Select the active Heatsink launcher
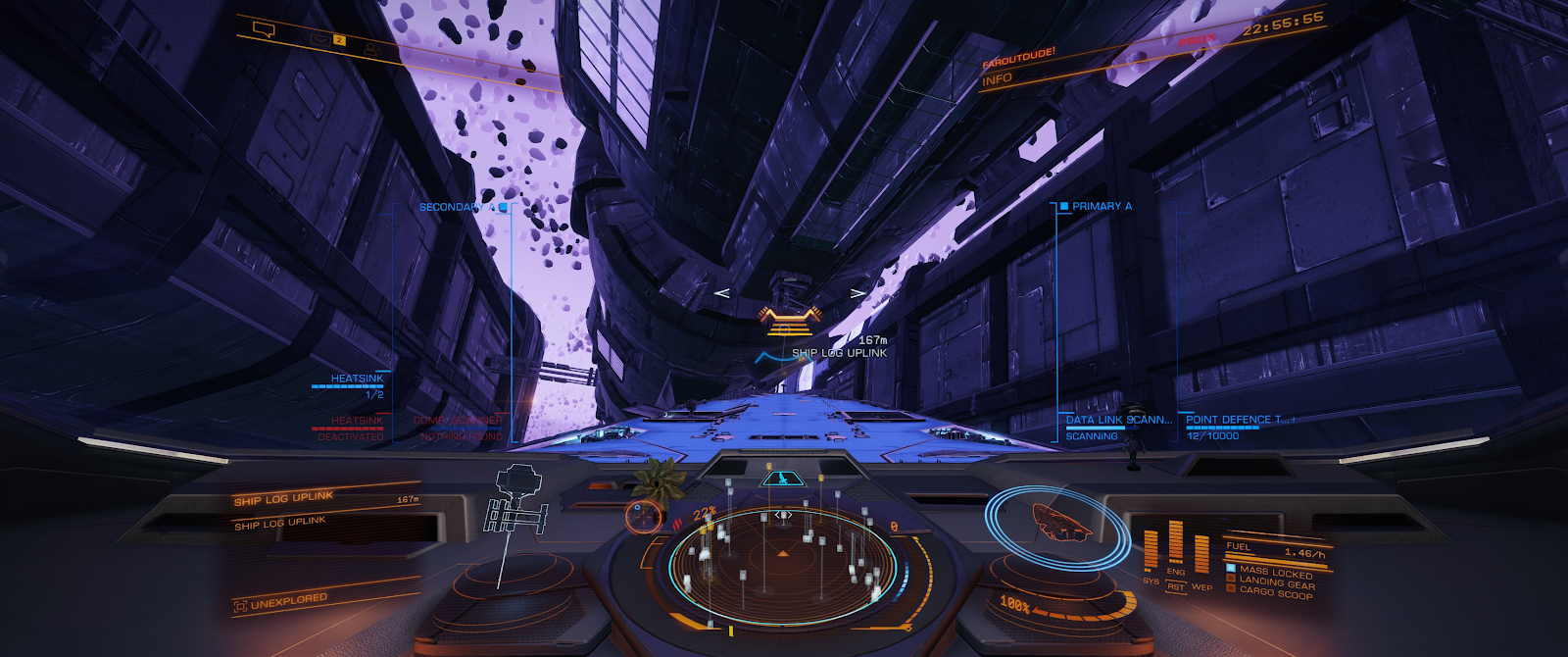Screen dimensions: 1568x657 [357, 379]
